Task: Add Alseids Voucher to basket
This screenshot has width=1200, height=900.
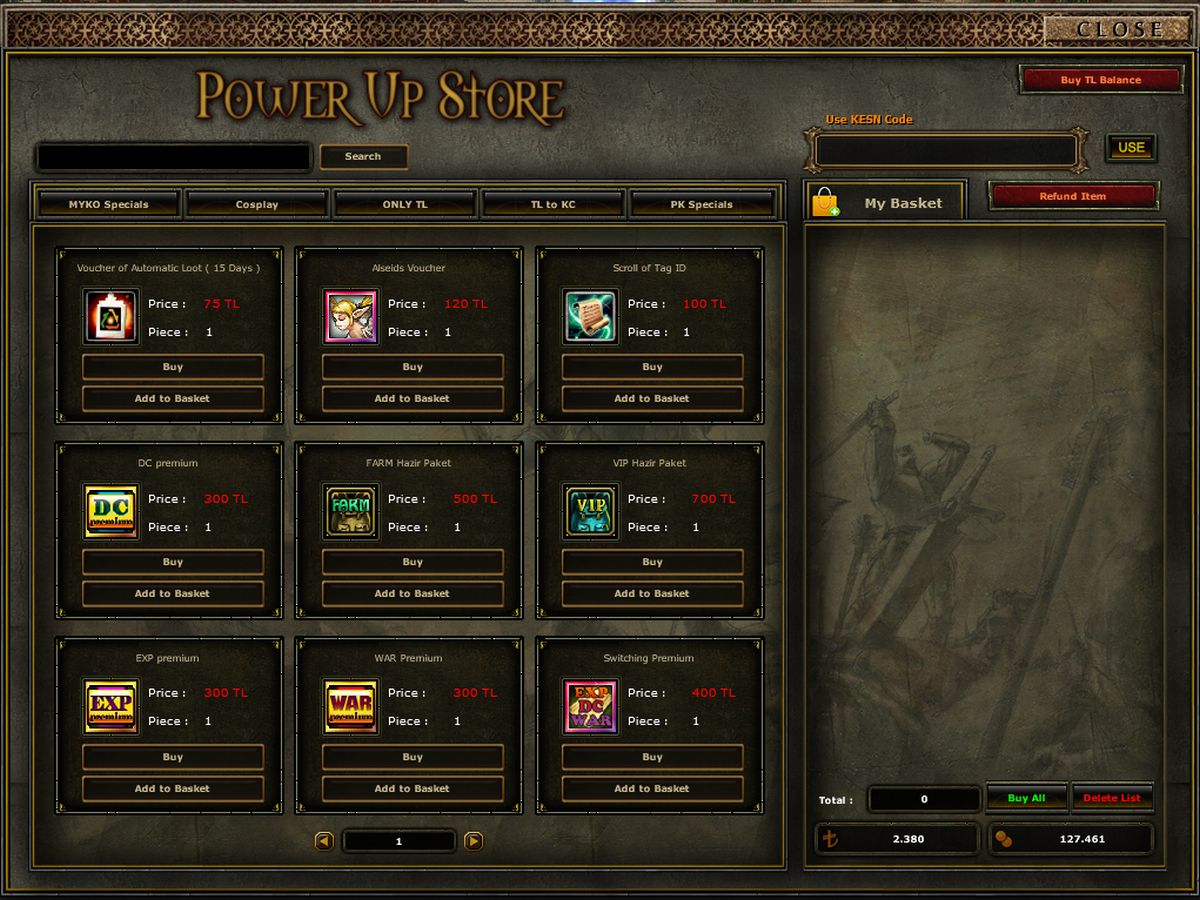Action: [412, 398]
